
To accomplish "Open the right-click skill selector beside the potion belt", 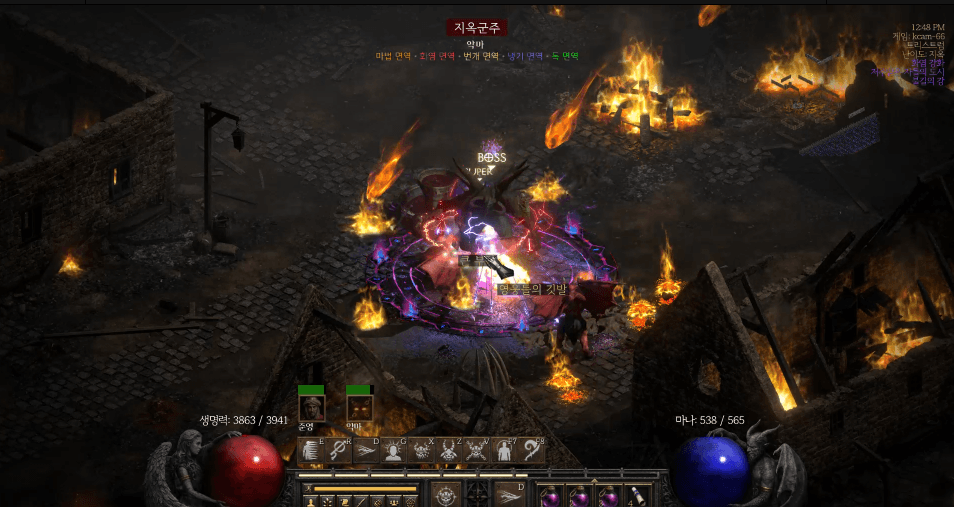I will [511, 494].
